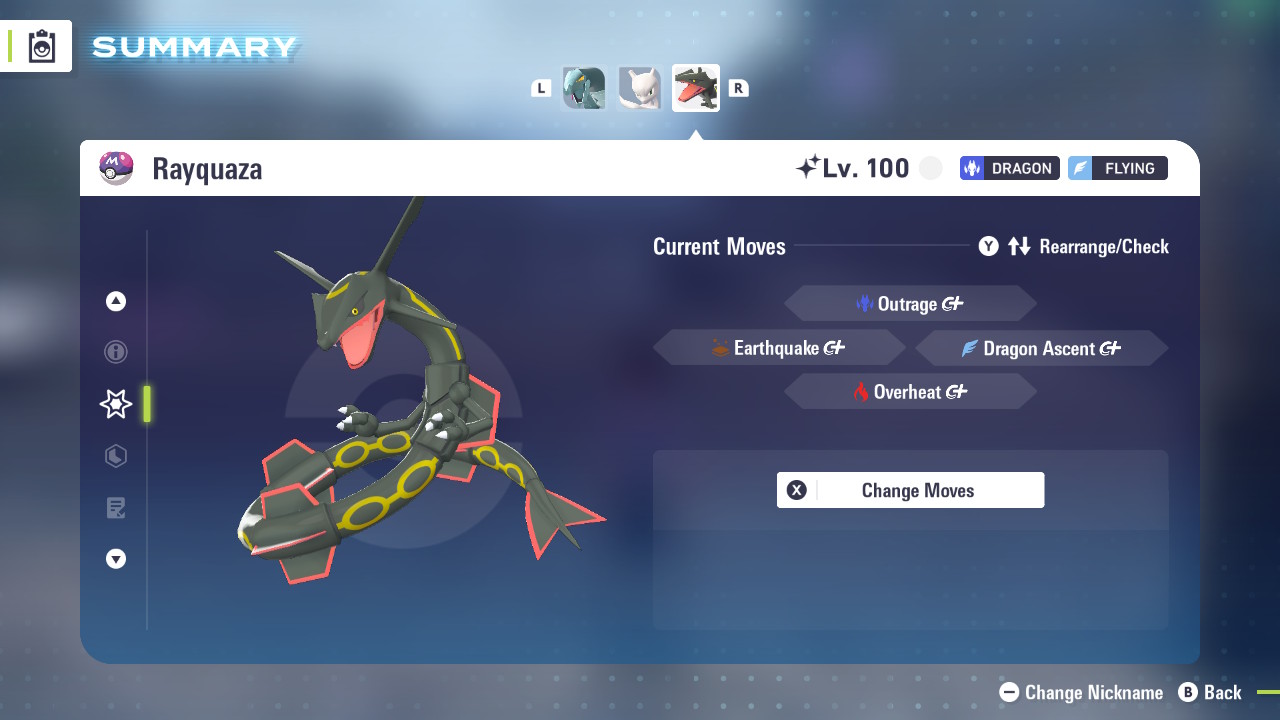
Task: Select the star-shaped Moves tab icon
Action: point(115,404)
